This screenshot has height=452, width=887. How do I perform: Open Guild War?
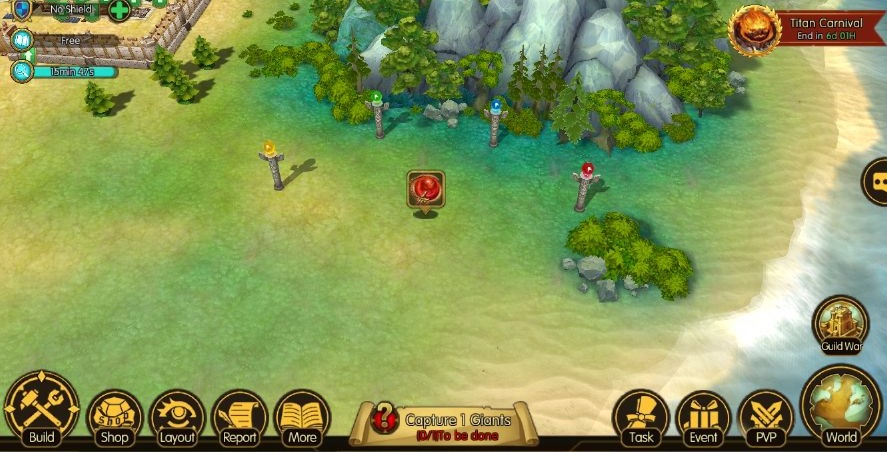(840, 324)
